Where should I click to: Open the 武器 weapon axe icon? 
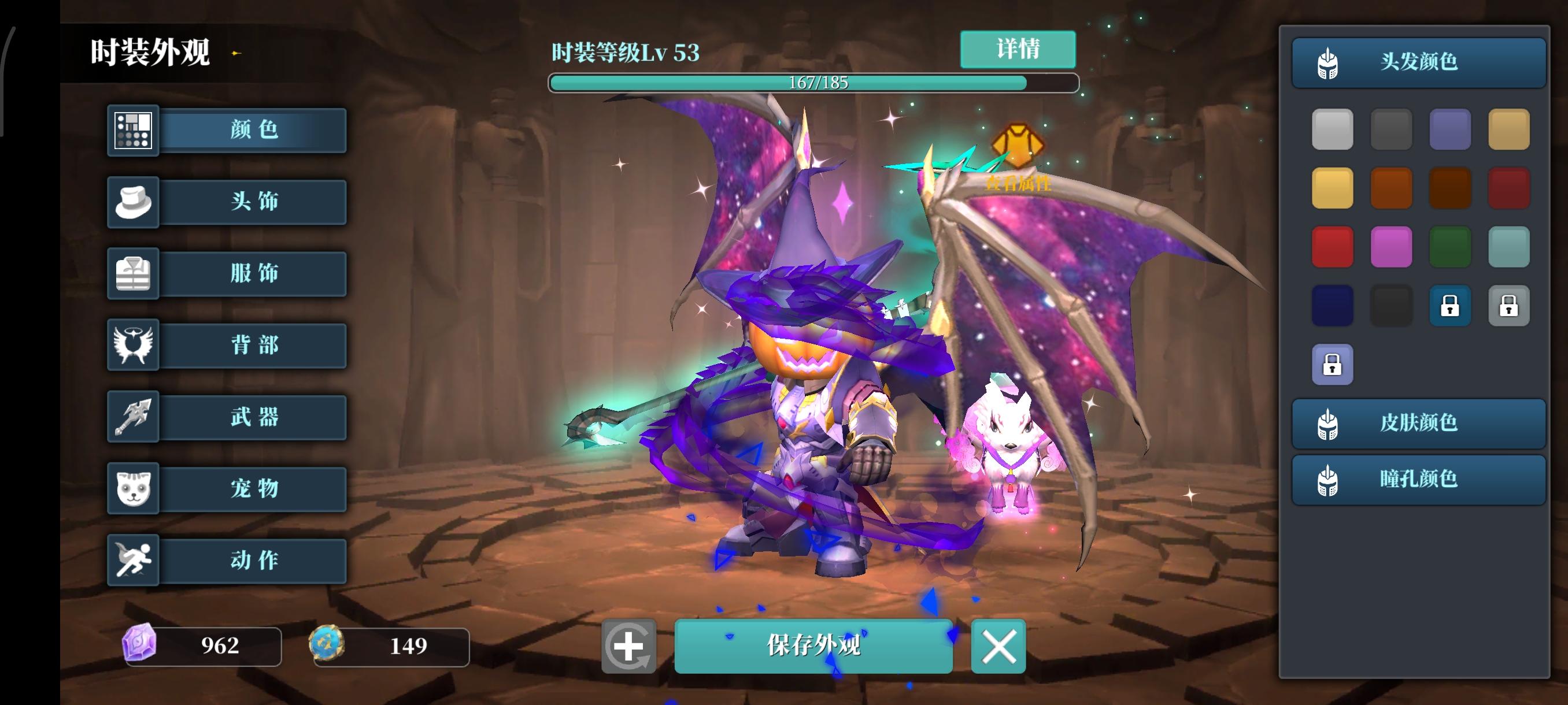pos(133,417)
